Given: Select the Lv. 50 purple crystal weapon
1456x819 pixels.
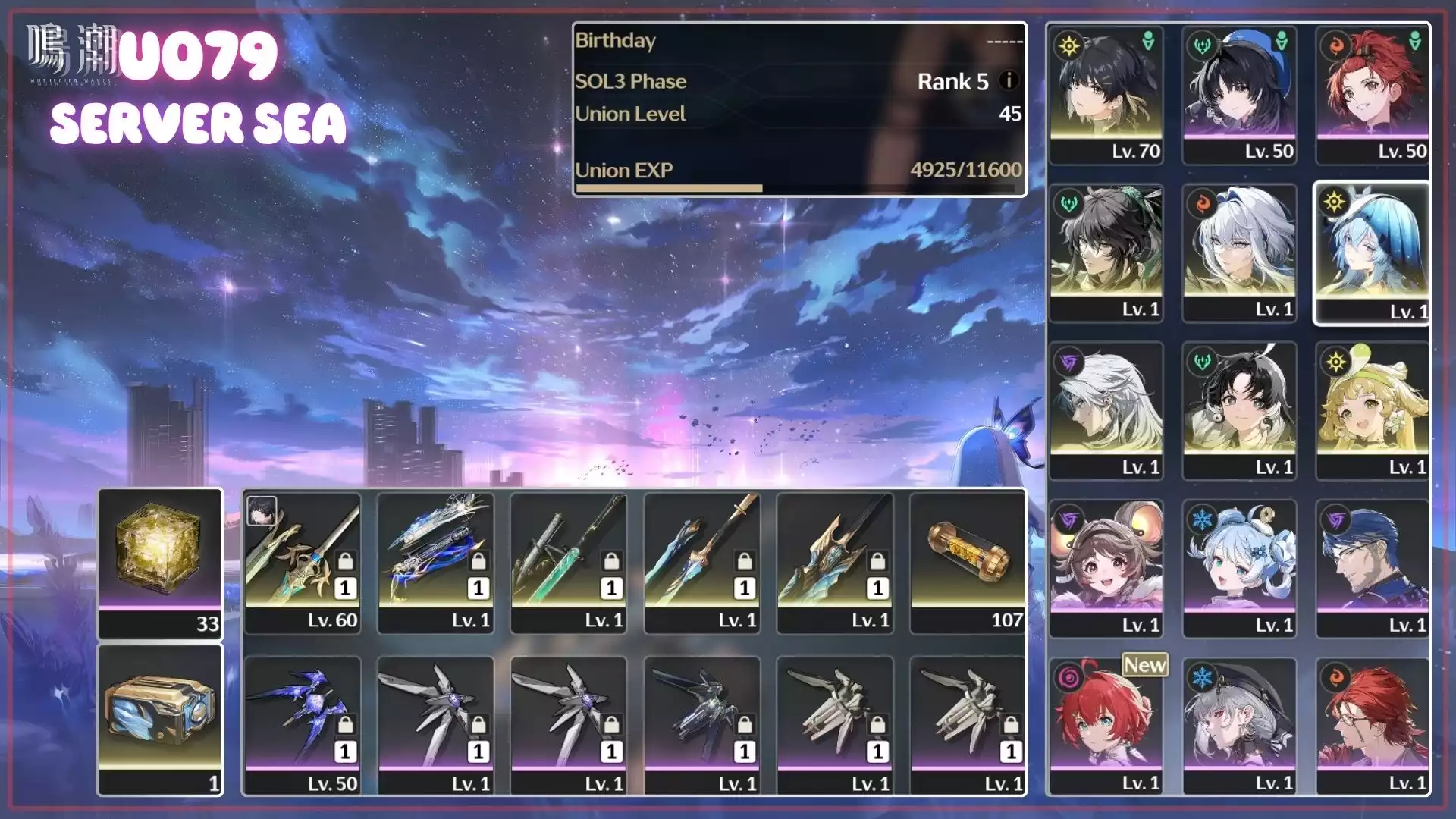Looking at the screenshot, I should tap(303, 725).
